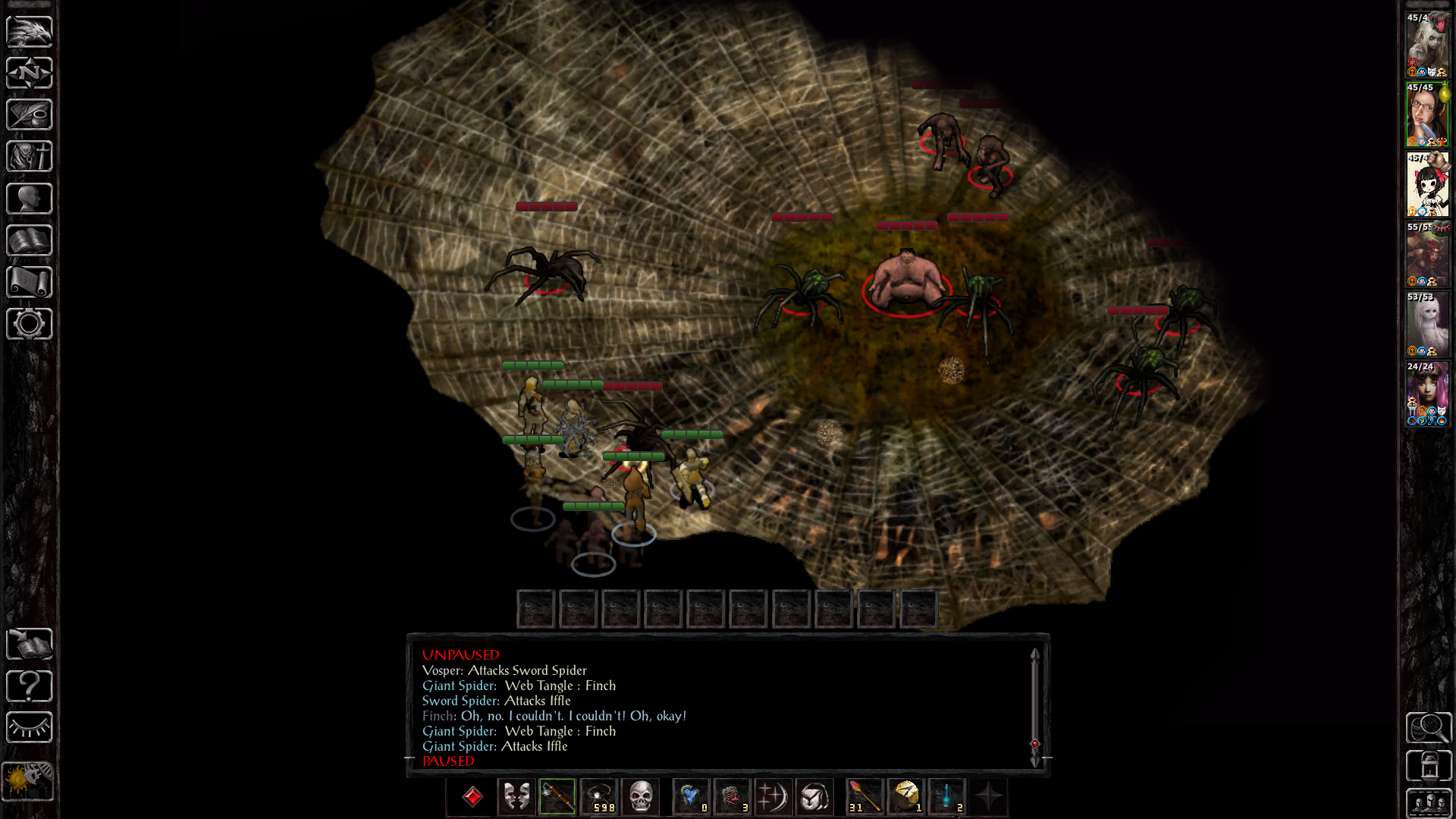Use the blue potion quick item
Screen dimensions: 1456x819
coord(947,797)
